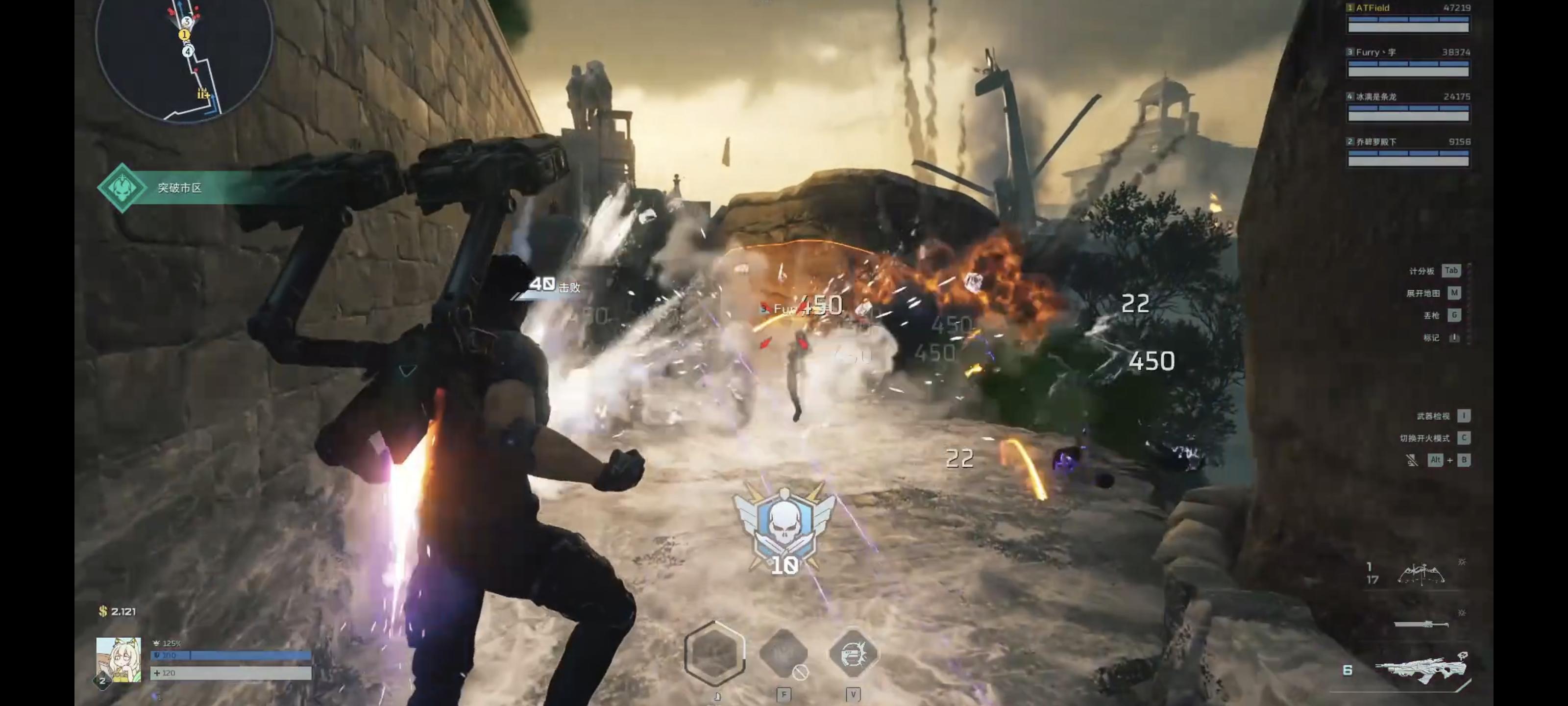Activate the hexagonal ability icon
This screenshot has width=1568, height=706.
point(714,653)
